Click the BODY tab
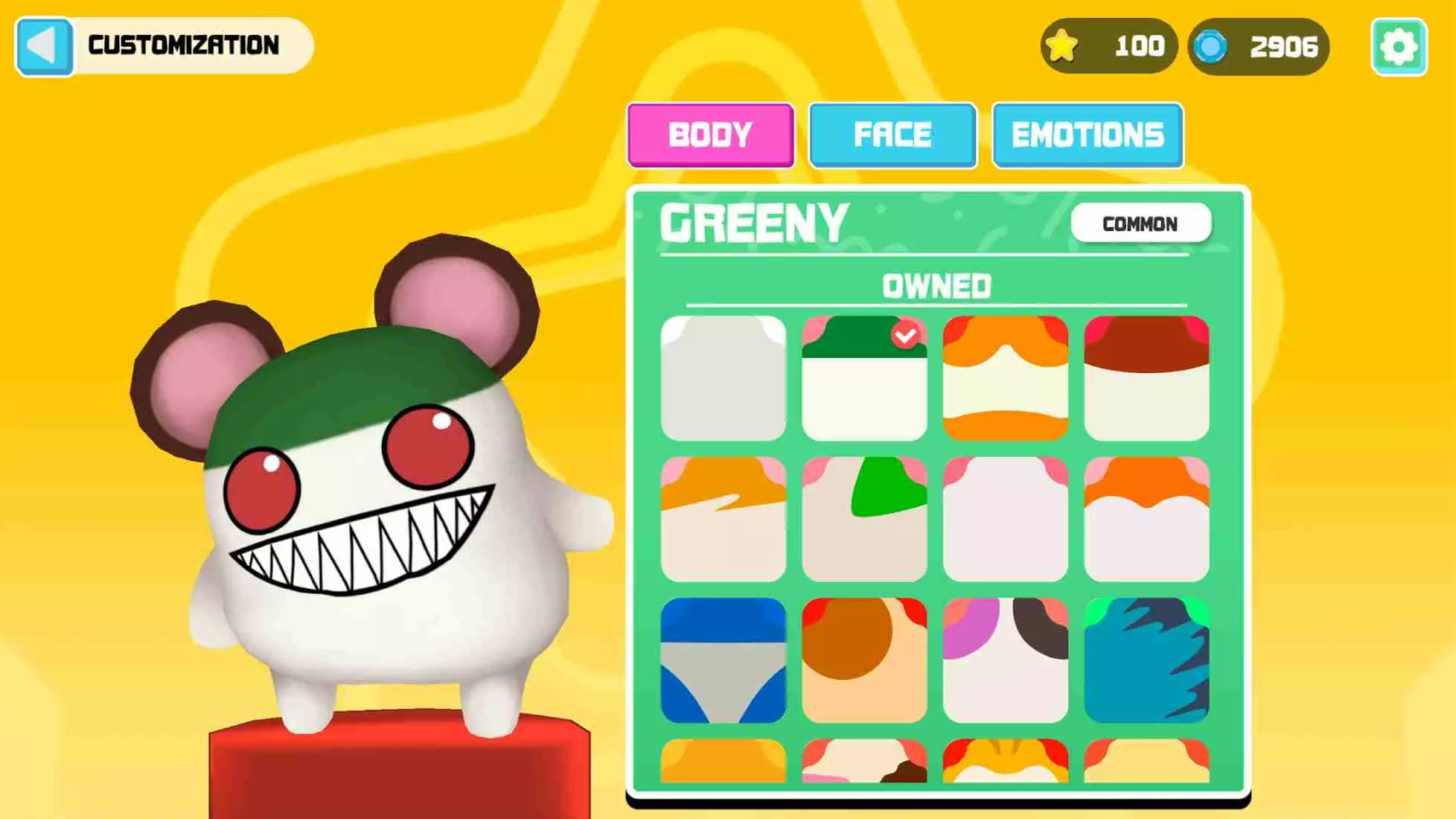 coord(710,135)
